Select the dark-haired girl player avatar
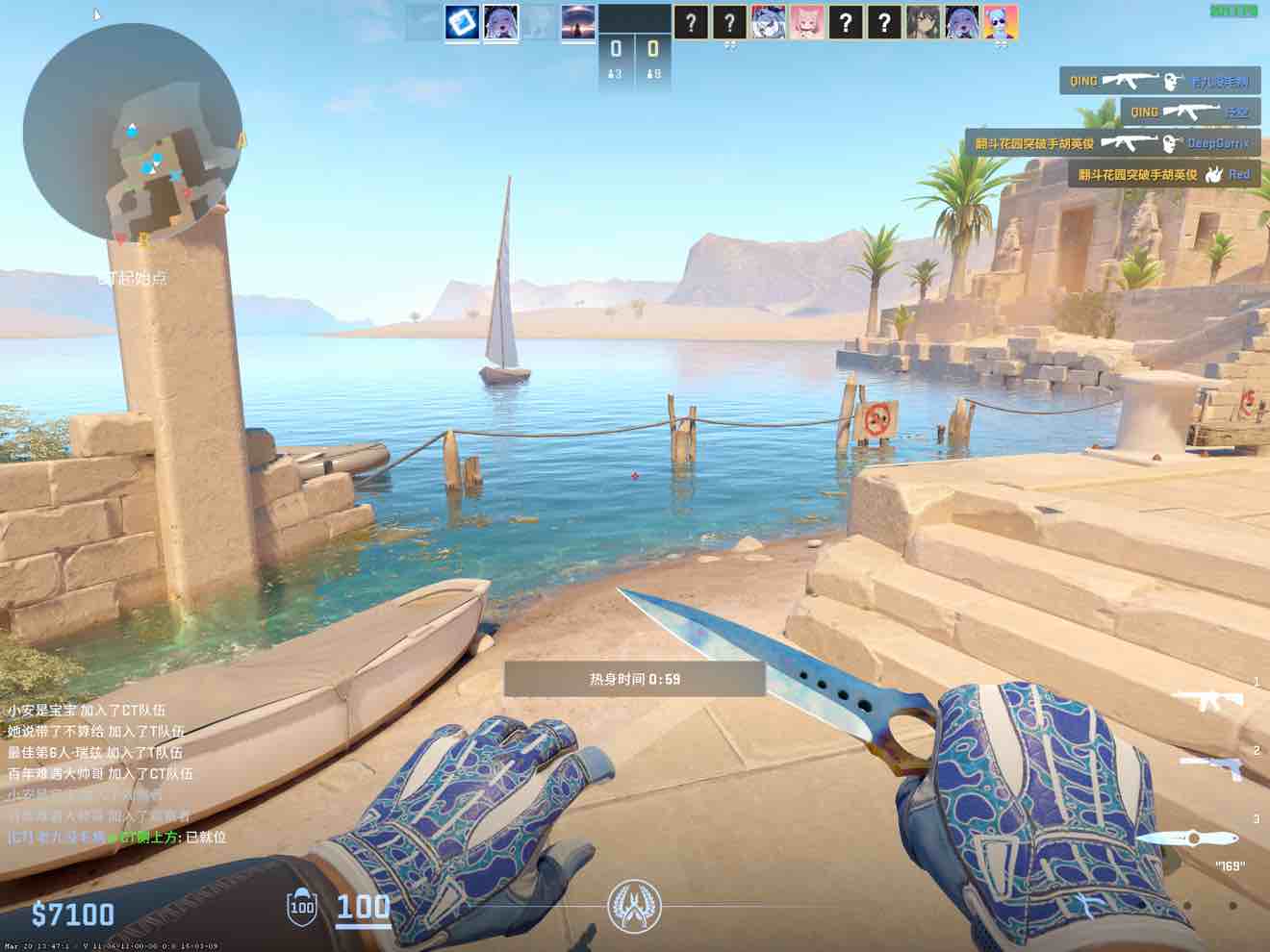 pyautogui.click(x=923, y=22)
